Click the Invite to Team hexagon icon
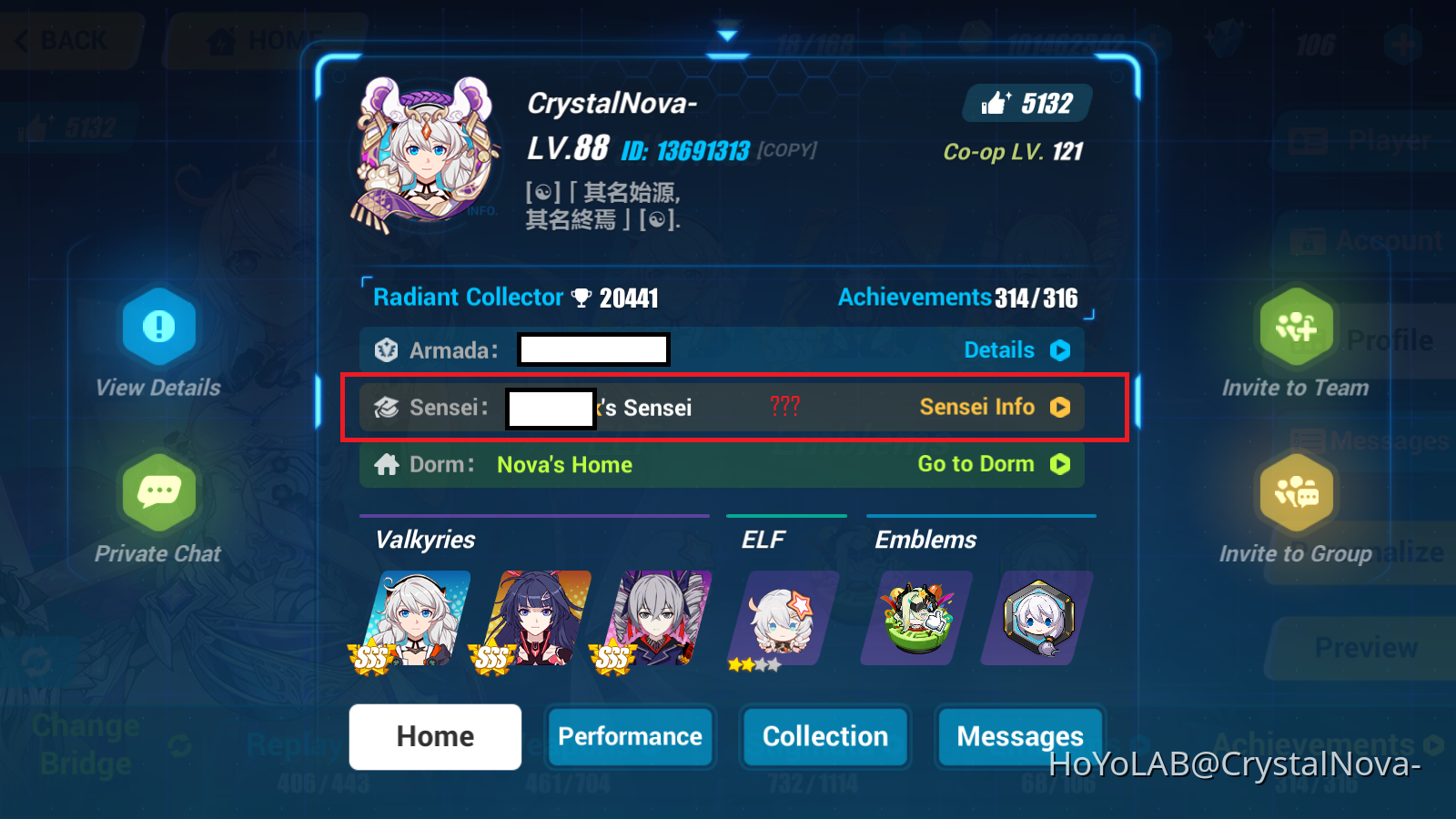 tap(1296, 326)
